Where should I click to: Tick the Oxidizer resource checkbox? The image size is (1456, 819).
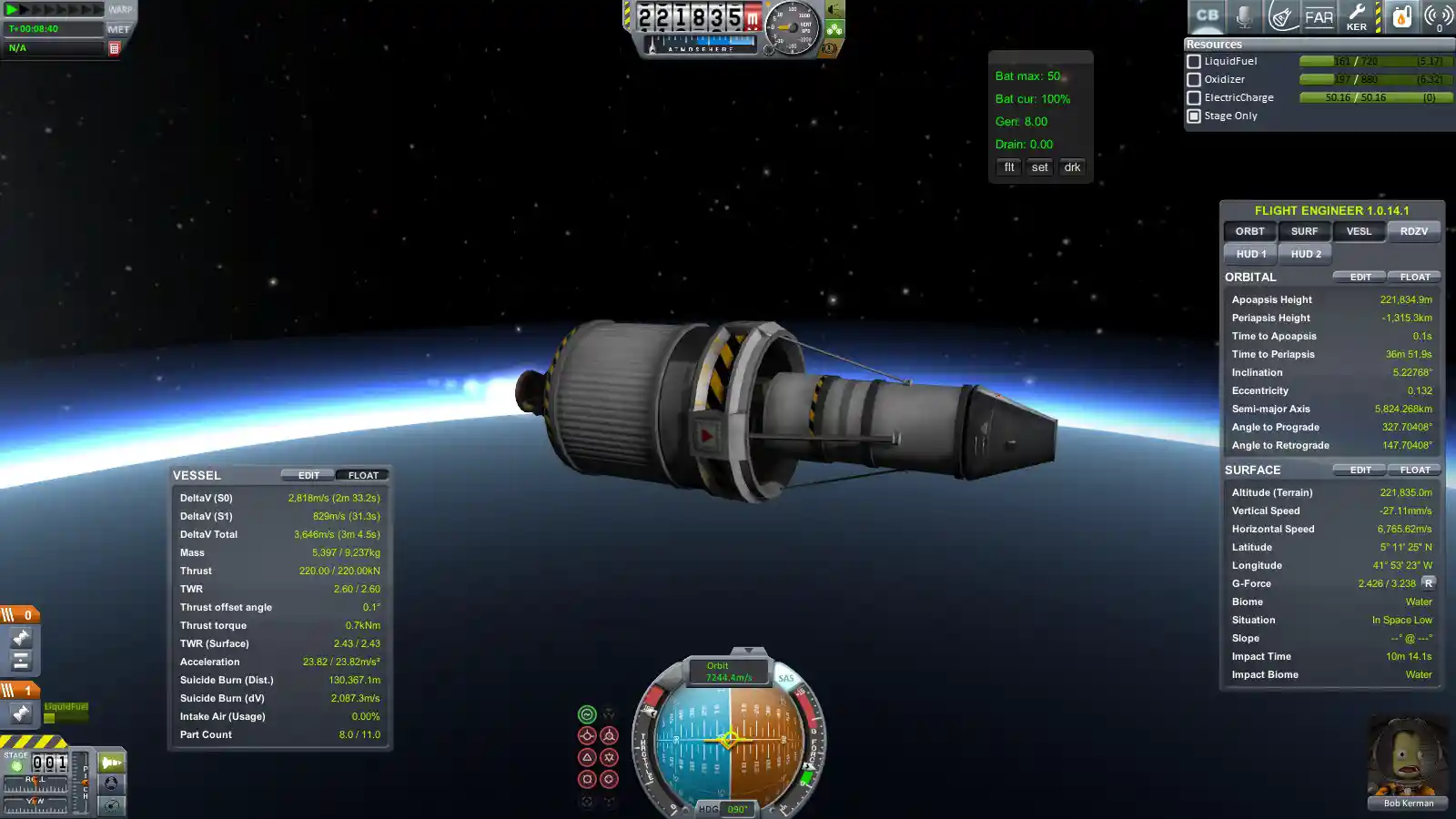[1194, 80]
